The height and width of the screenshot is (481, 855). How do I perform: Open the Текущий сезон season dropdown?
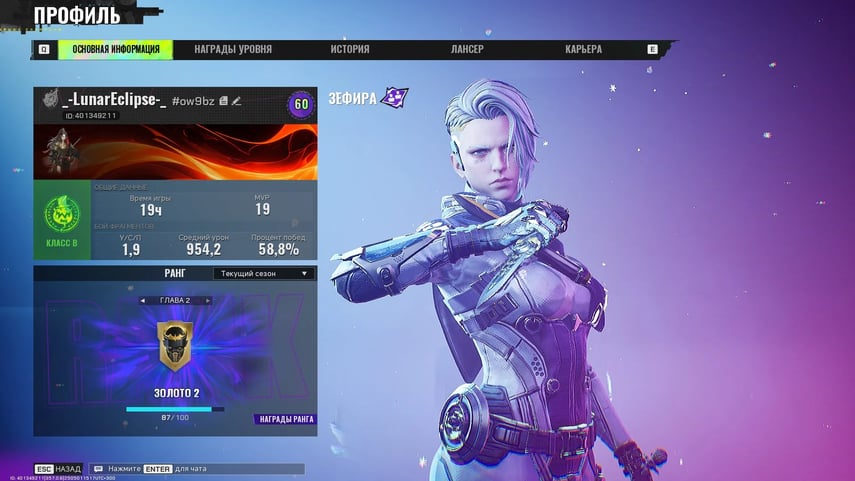(x=264, y=273)
